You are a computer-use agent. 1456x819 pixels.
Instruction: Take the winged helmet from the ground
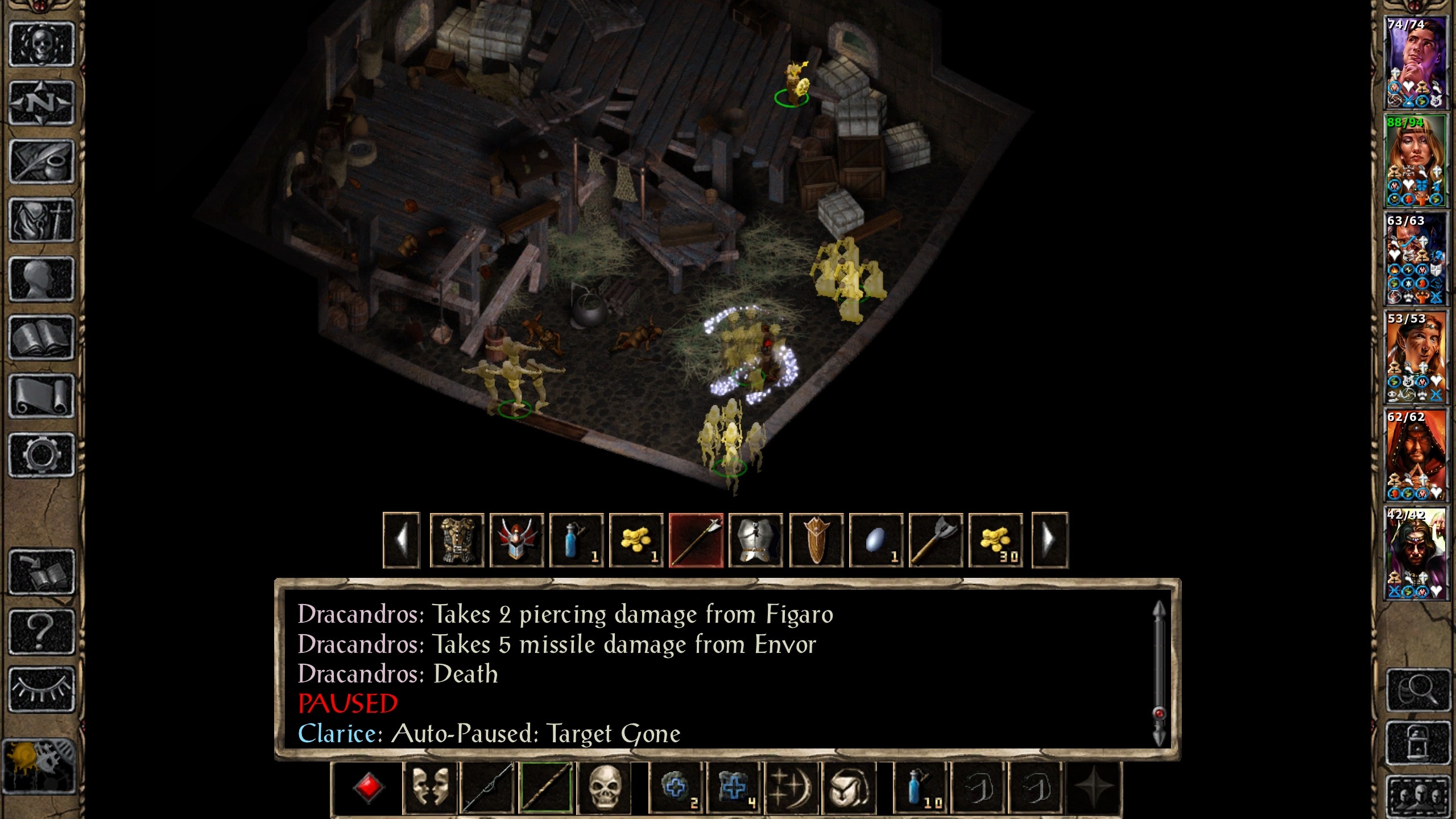(516, 540)
